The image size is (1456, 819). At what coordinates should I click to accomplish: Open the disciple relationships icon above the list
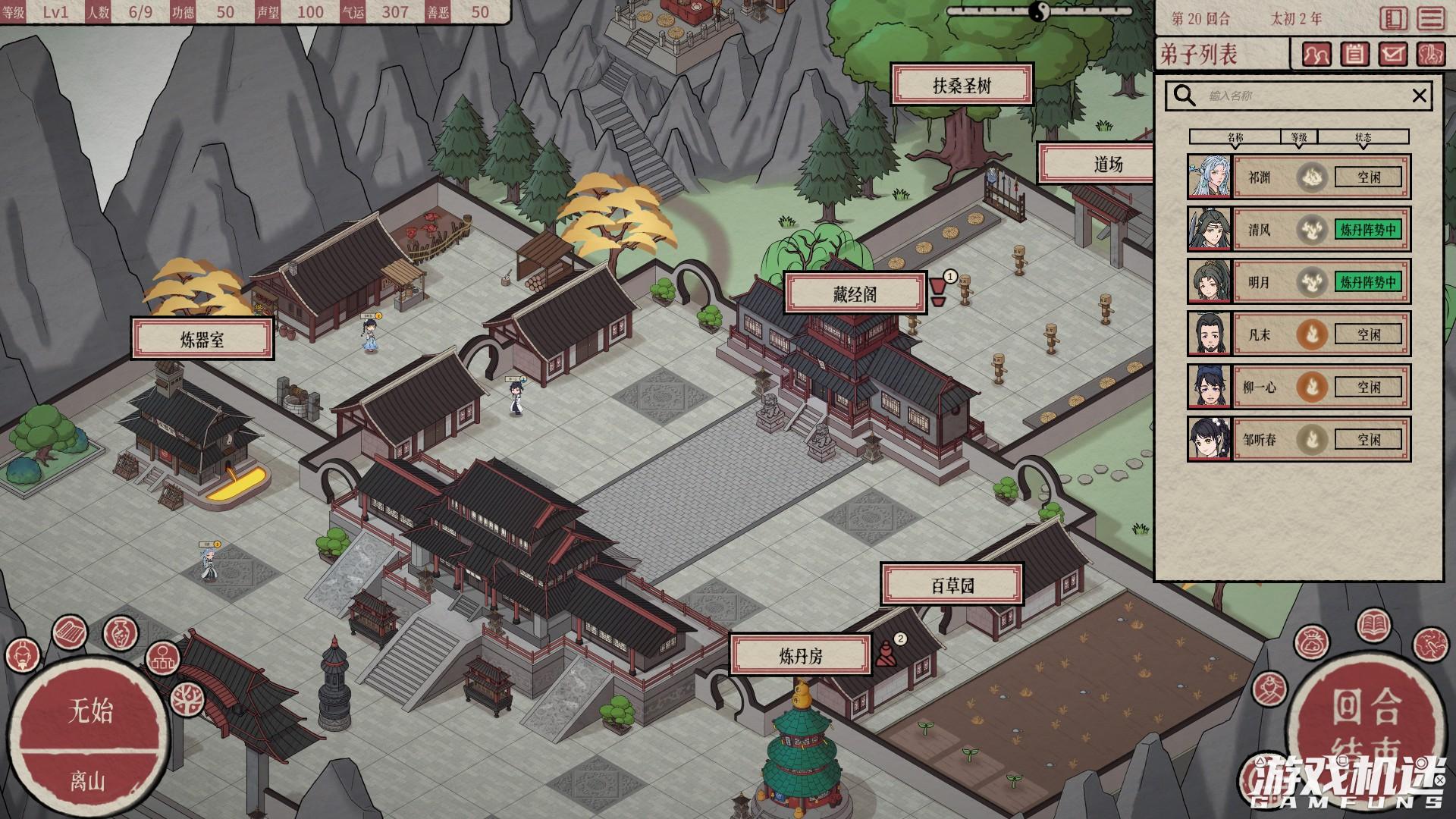point(1318,55)
